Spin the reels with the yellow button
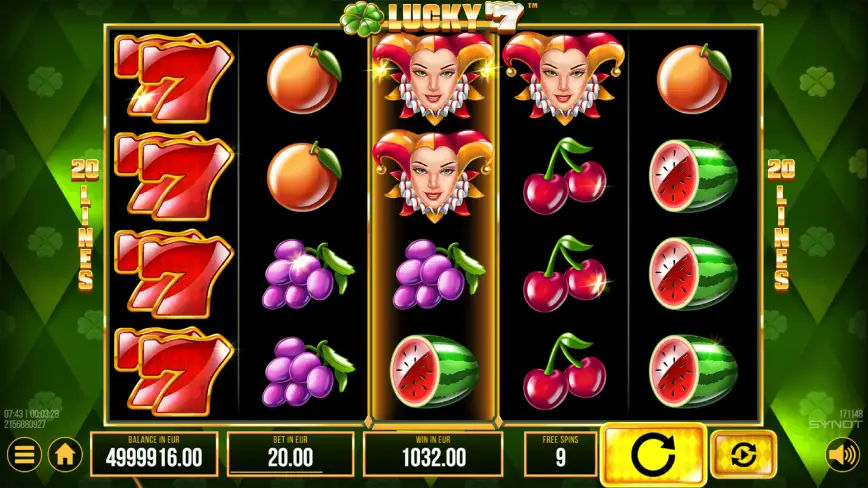 pyautogui.click(x=653, y=455)
